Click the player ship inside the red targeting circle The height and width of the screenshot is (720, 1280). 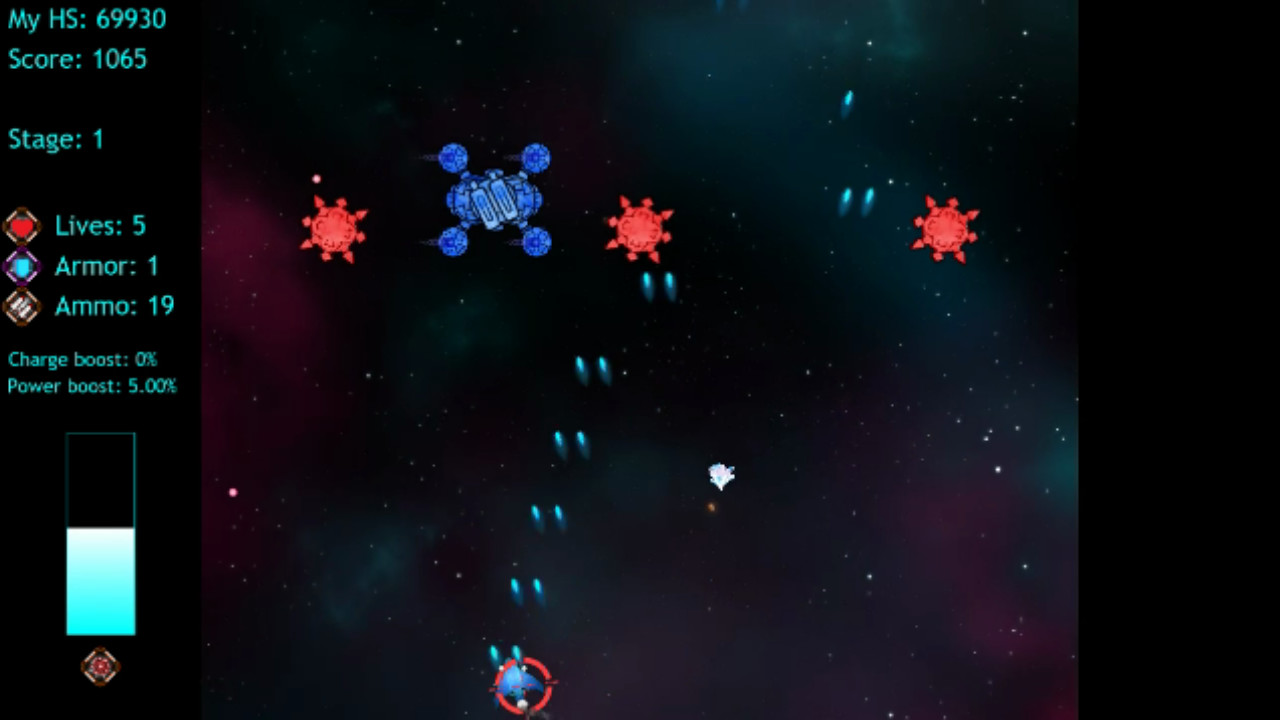[518, 683]
